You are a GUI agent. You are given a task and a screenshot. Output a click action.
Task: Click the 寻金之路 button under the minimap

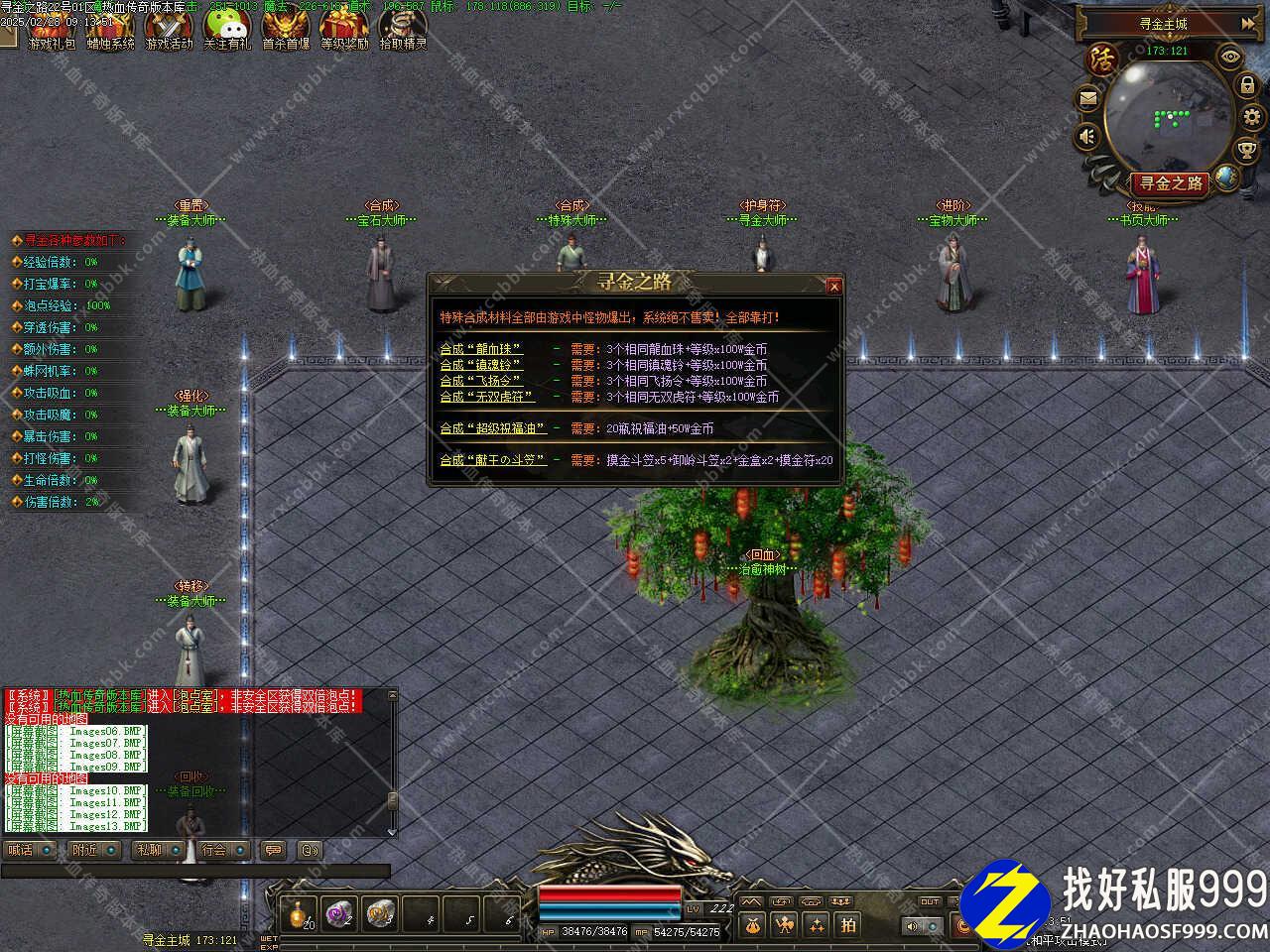click(x=1171, y=183)
